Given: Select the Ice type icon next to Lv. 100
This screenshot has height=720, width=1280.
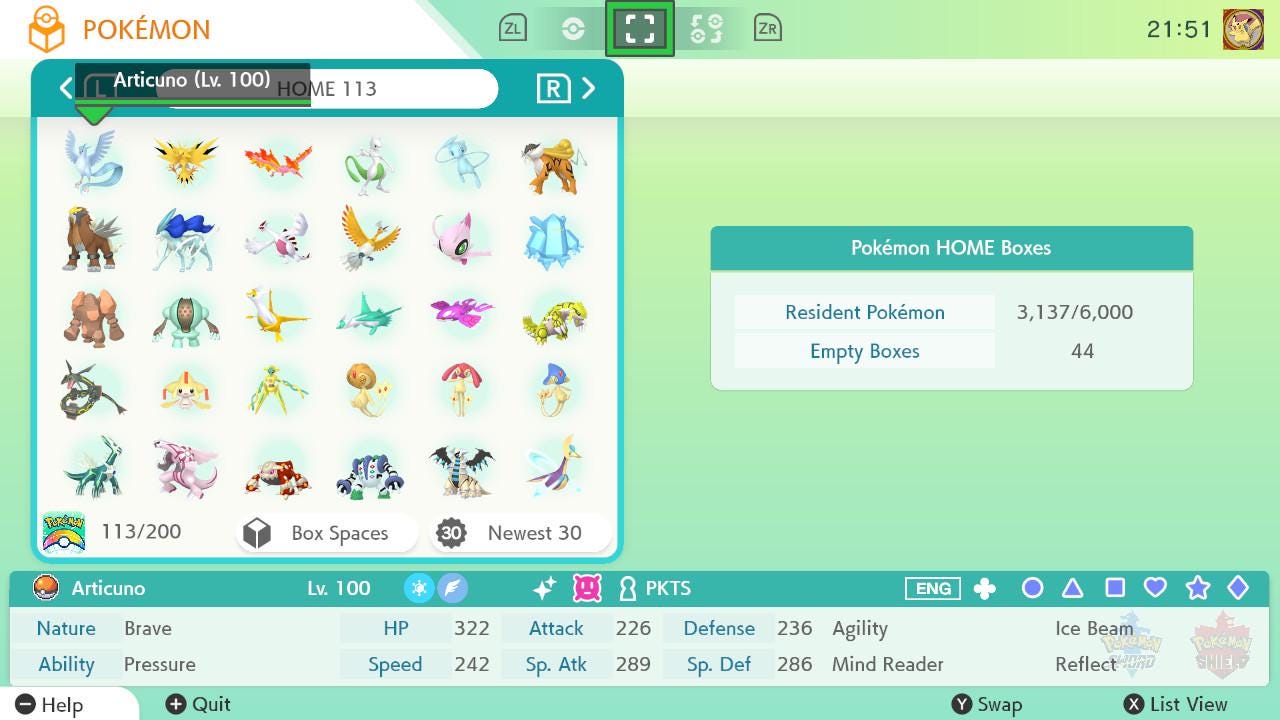Looking at the screenshot, I should (420, 590).
